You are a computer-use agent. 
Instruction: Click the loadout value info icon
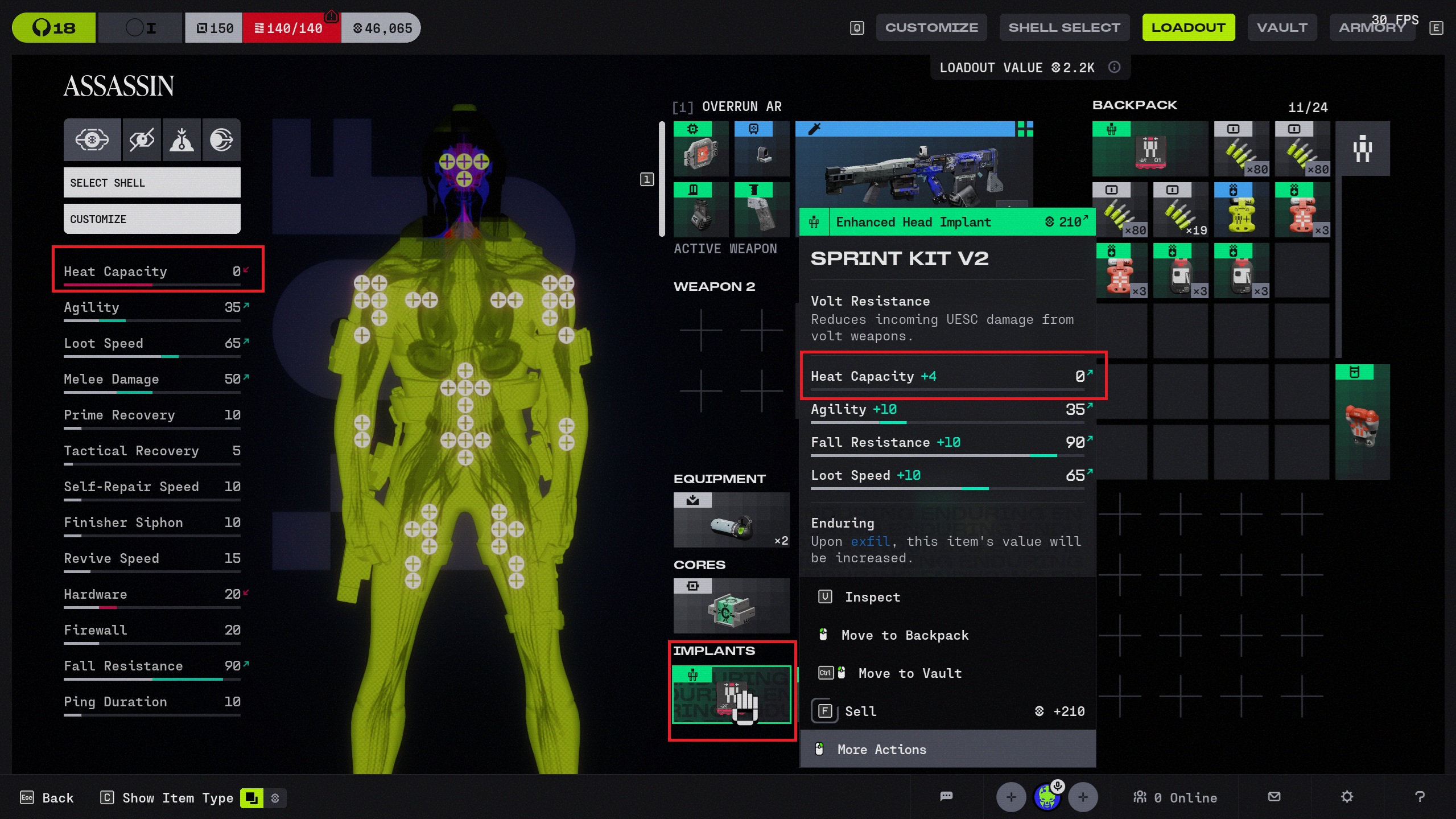[1114, 67]
